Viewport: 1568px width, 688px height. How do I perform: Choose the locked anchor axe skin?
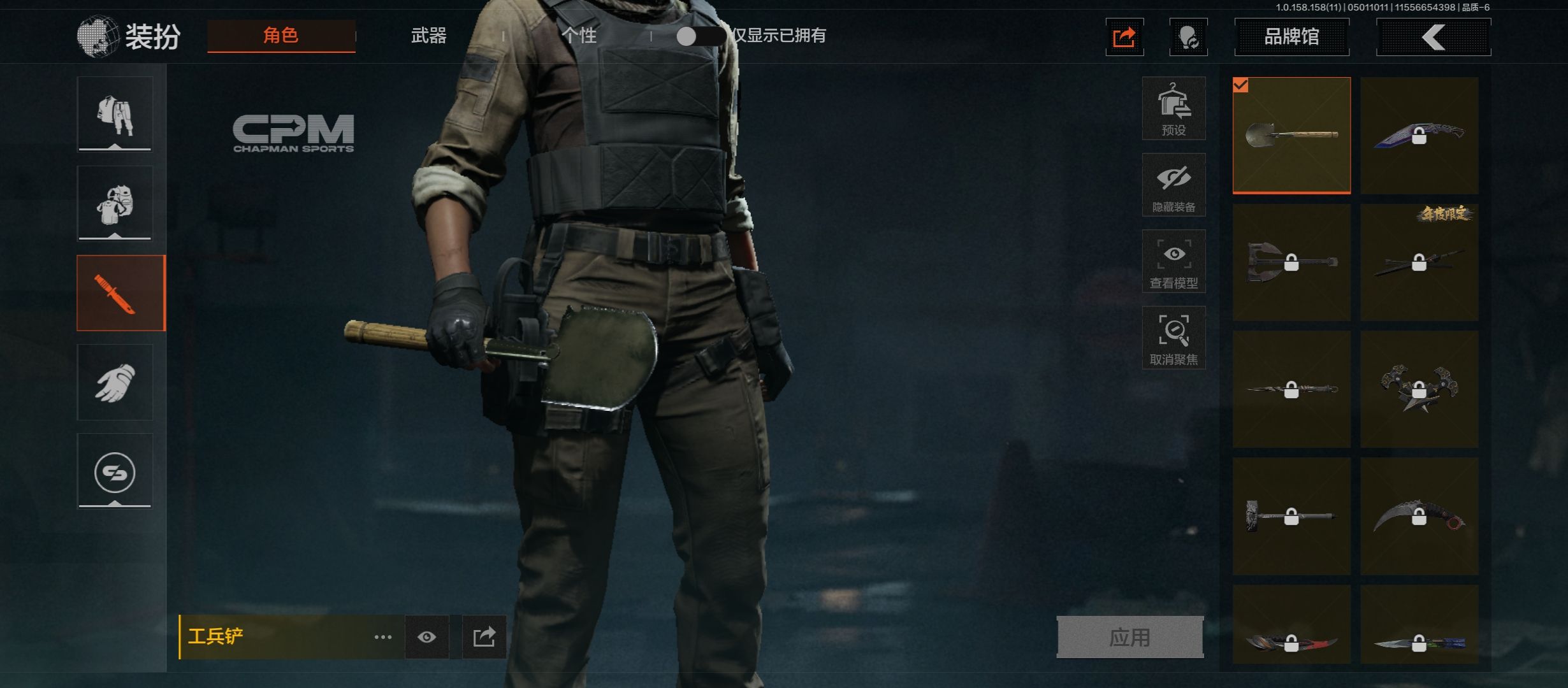pos(1291,262)
